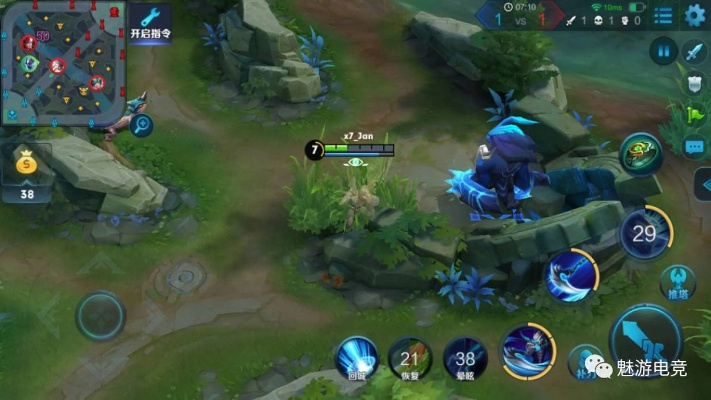Send the green flag rally signal

[697, 115]
